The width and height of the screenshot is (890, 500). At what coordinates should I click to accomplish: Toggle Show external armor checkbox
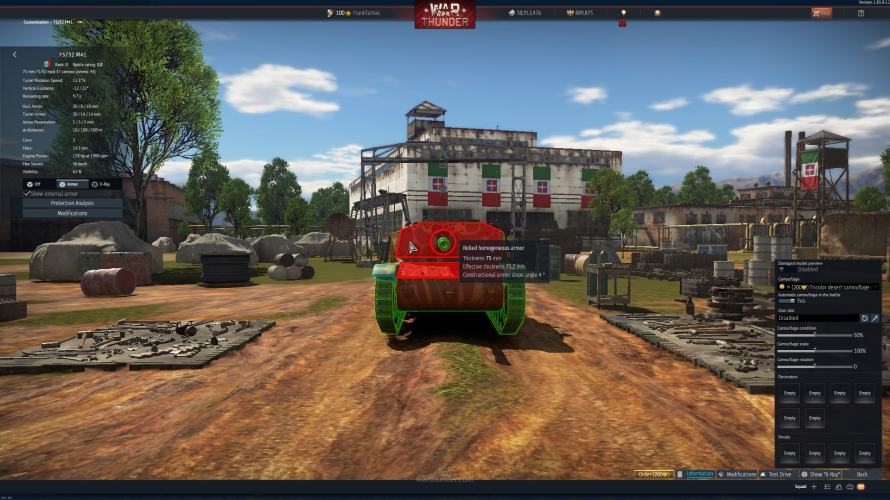coord(28,193)
